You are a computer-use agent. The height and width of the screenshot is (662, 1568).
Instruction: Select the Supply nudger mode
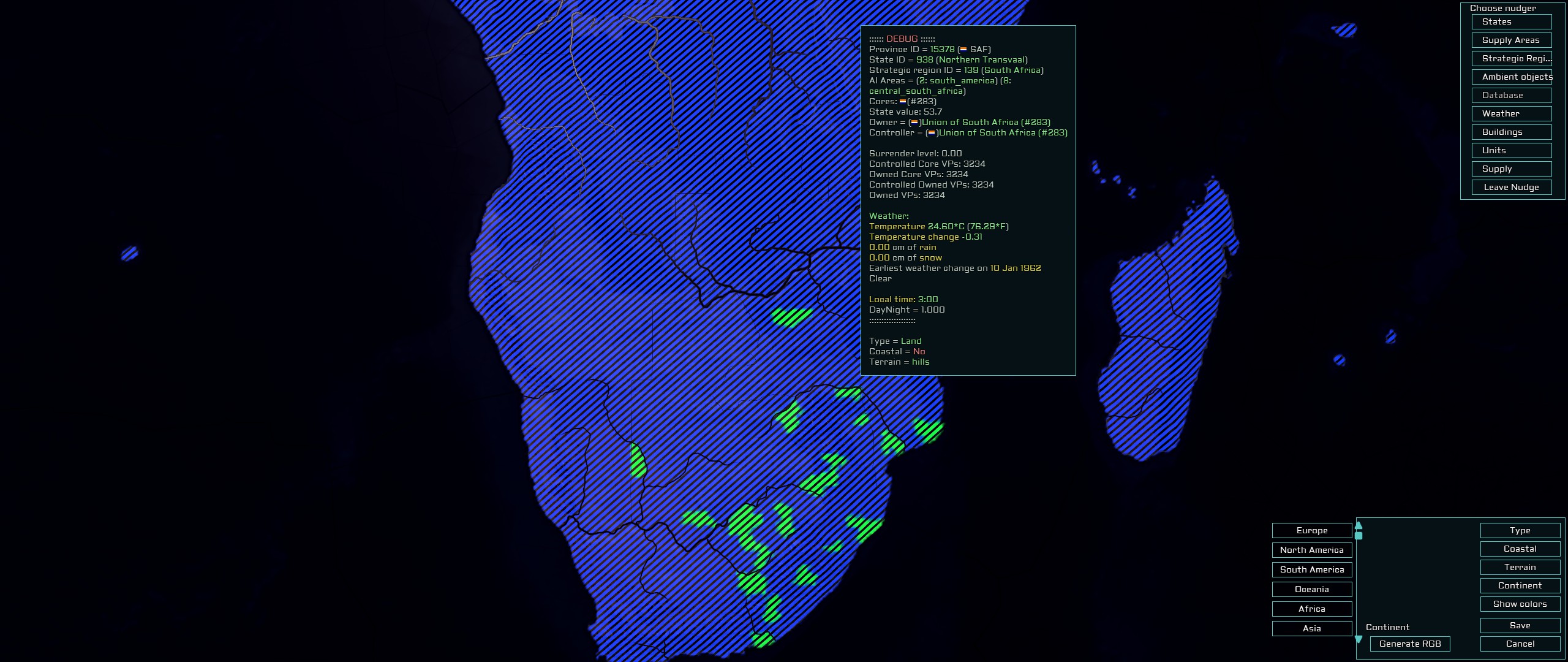pyautogui.click(x=1511, y=169)
